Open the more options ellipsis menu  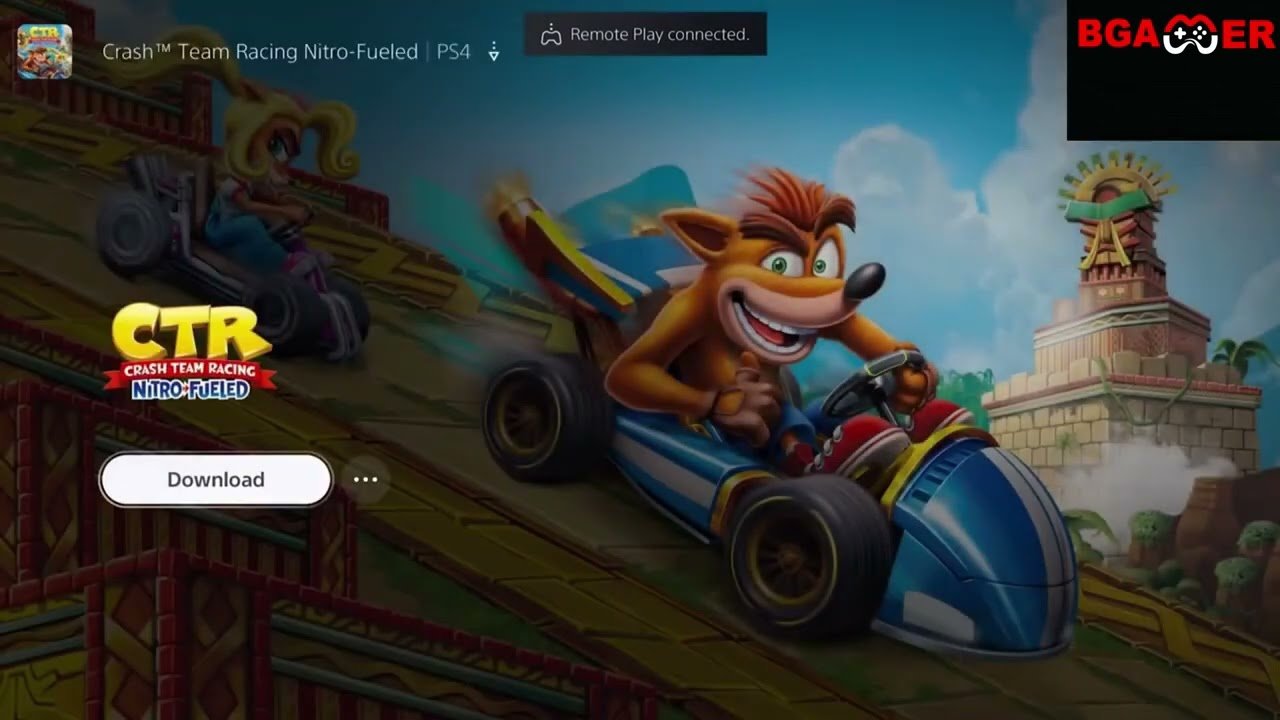[366, 479]
